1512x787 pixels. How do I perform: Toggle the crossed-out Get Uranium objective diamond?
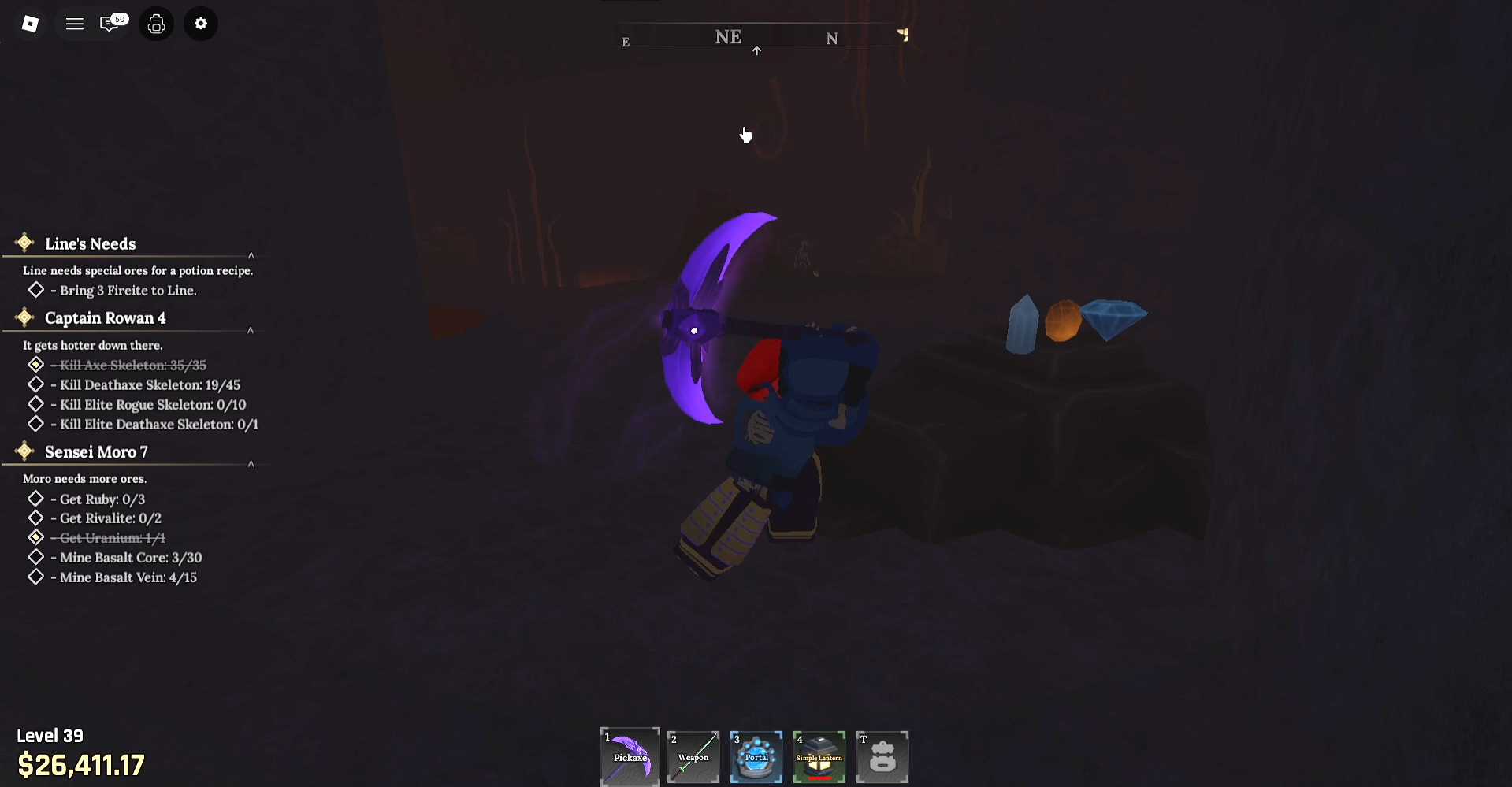(x=35, y=537)
